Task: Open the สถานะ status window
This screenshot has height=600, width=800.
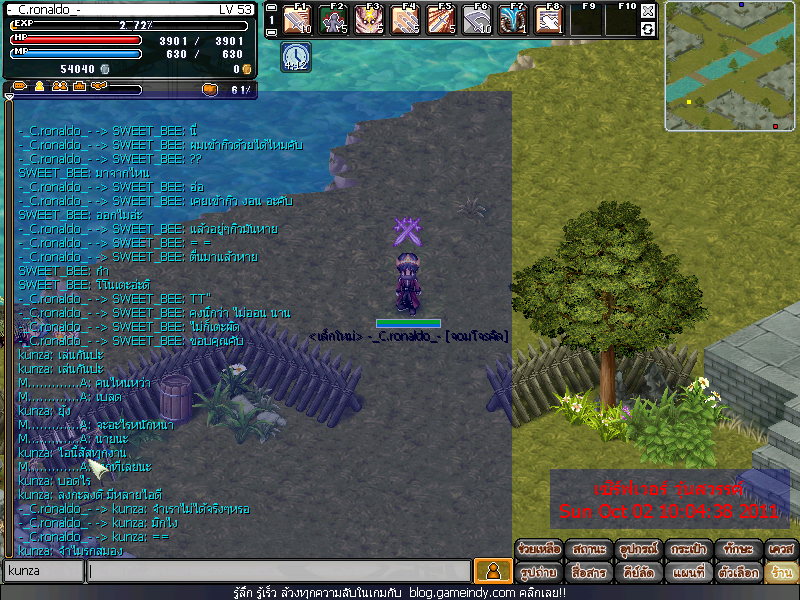Action: coord(589,549)
